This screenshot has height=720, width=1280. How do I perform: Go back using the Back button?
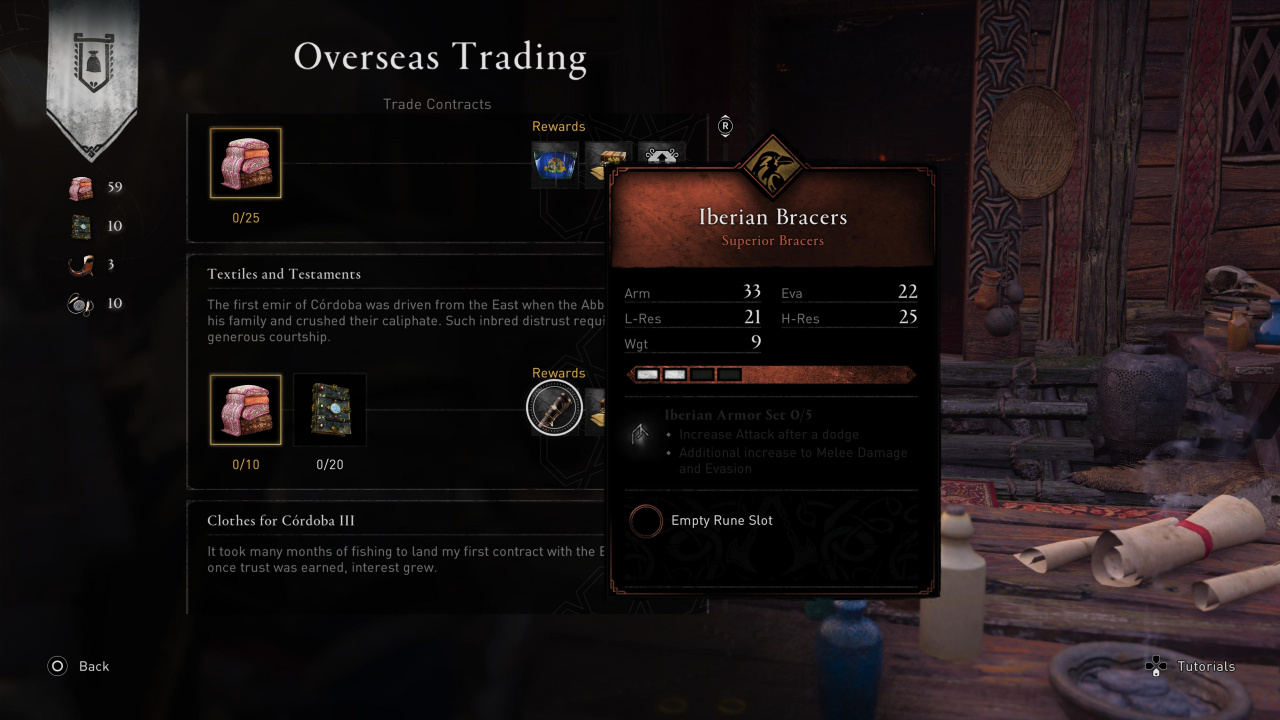point(79,666)
